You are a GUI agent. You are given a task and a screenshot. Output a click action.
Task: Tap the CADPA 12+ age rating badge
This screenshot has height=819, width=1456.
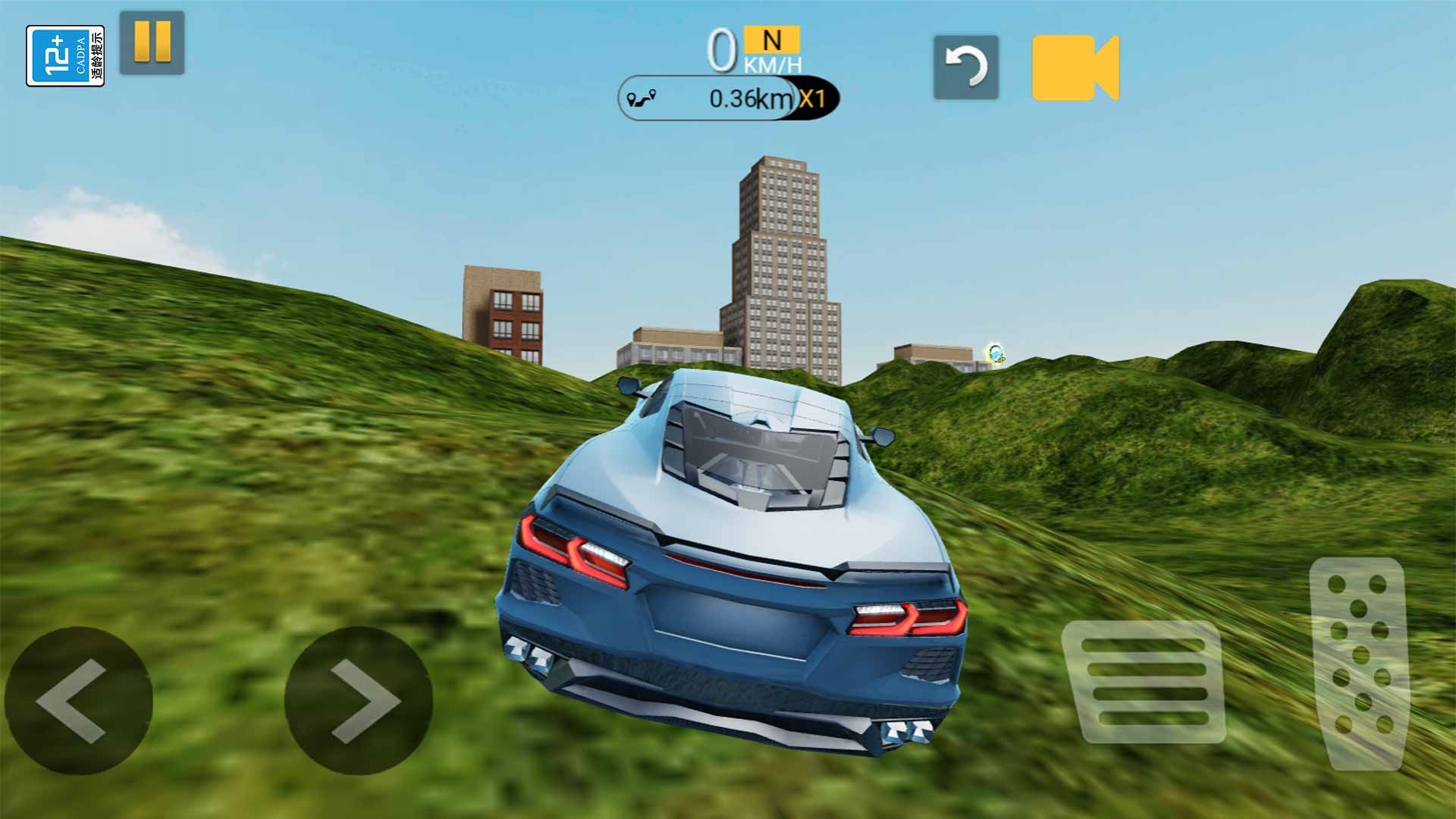65,56
